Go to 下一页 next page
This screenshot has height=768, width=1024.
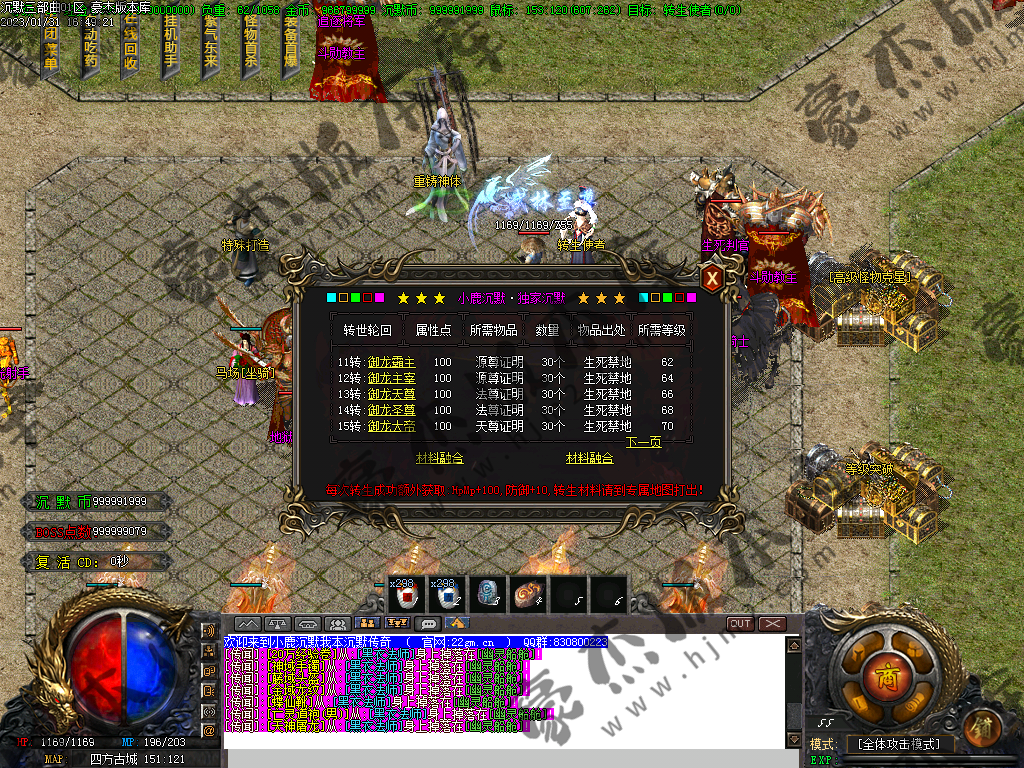pos(643,442)
